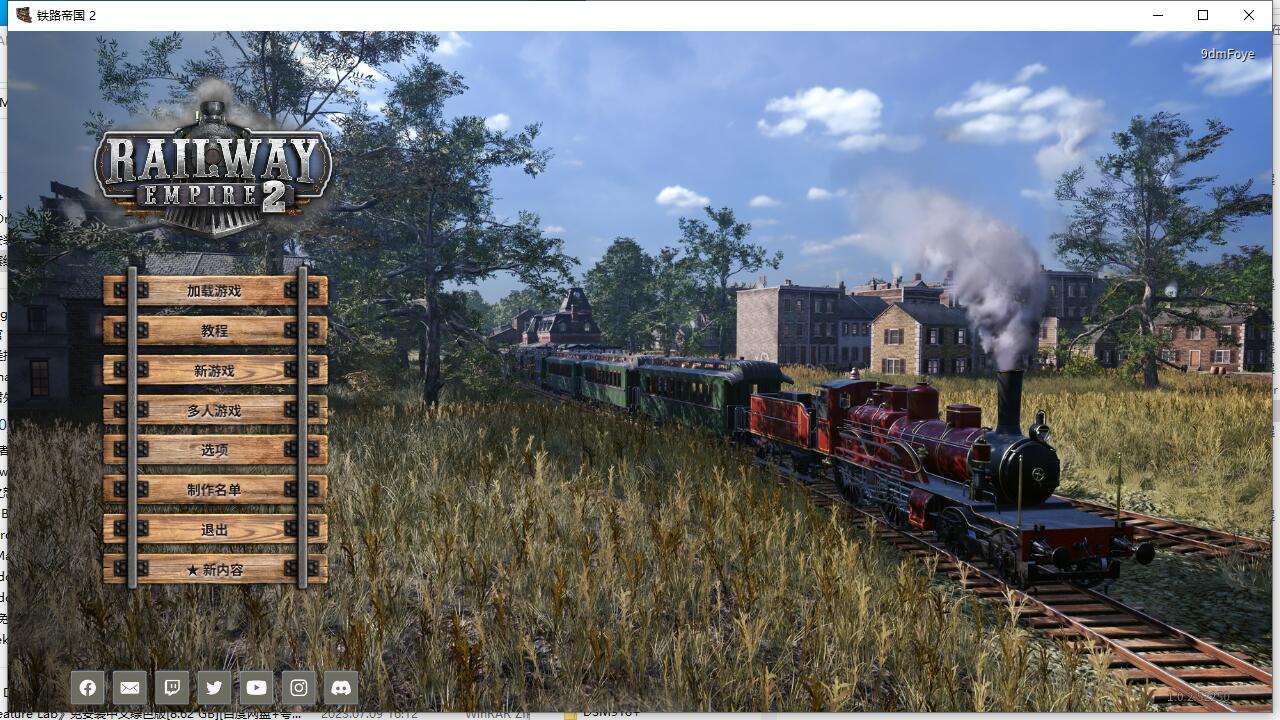Visit the Twitter bird icon link

tap(214, 687)
